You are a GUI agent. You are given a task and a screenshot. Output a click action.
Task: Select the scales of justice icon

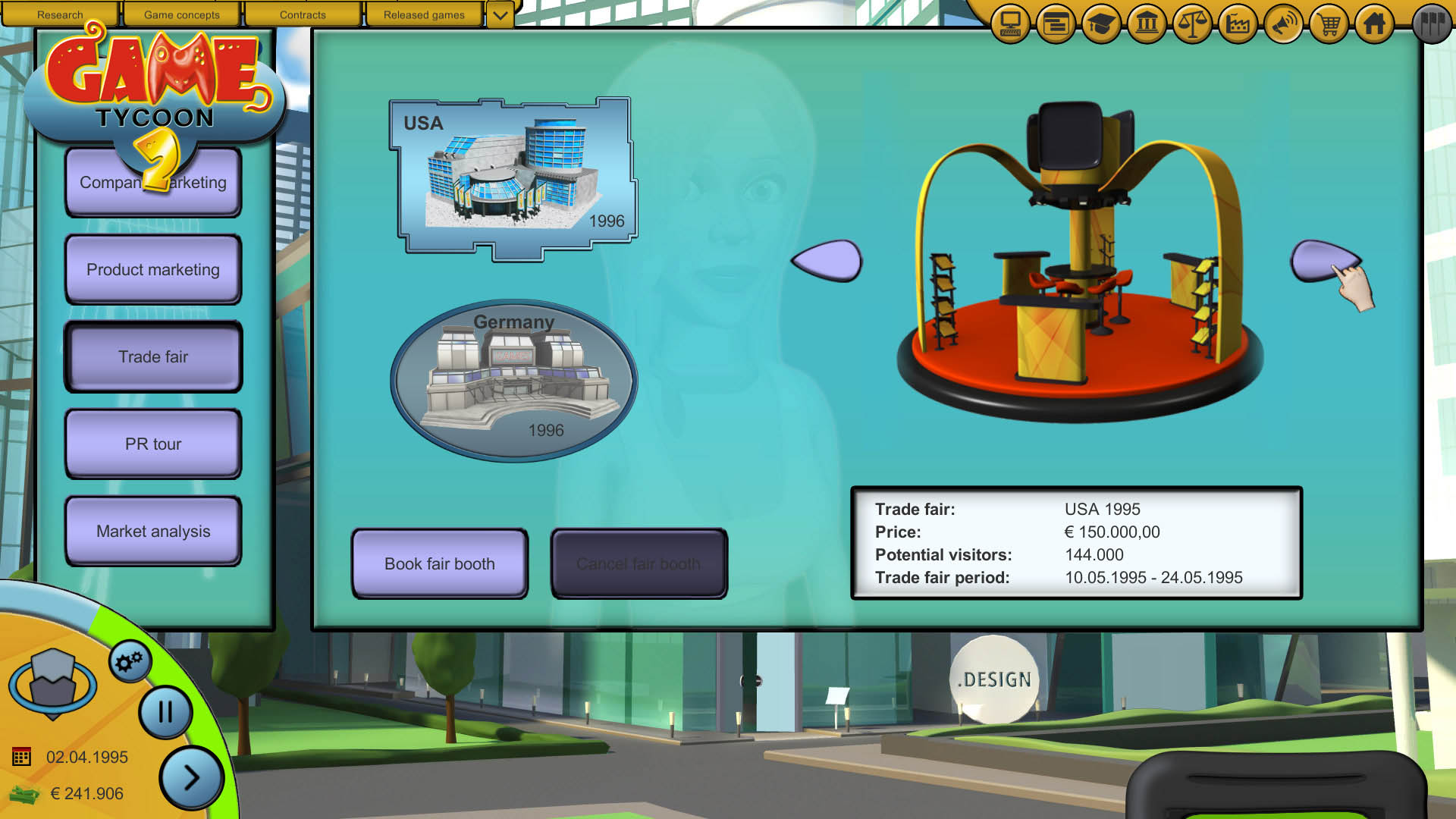coord(1191,24)
